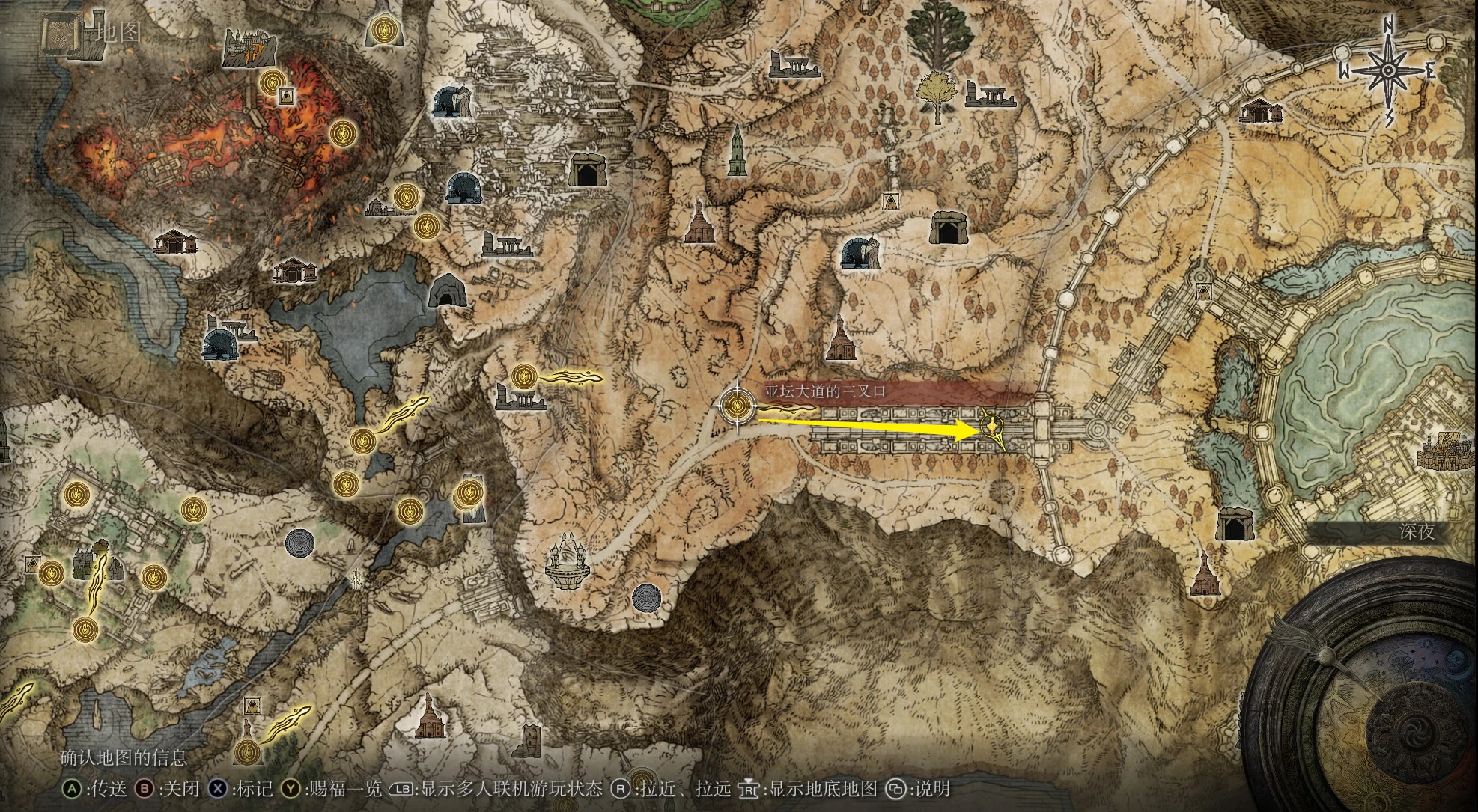This screenshot has width=1478, height=812.
Task: Click the player position arrow marker
Action: [993, 429]
